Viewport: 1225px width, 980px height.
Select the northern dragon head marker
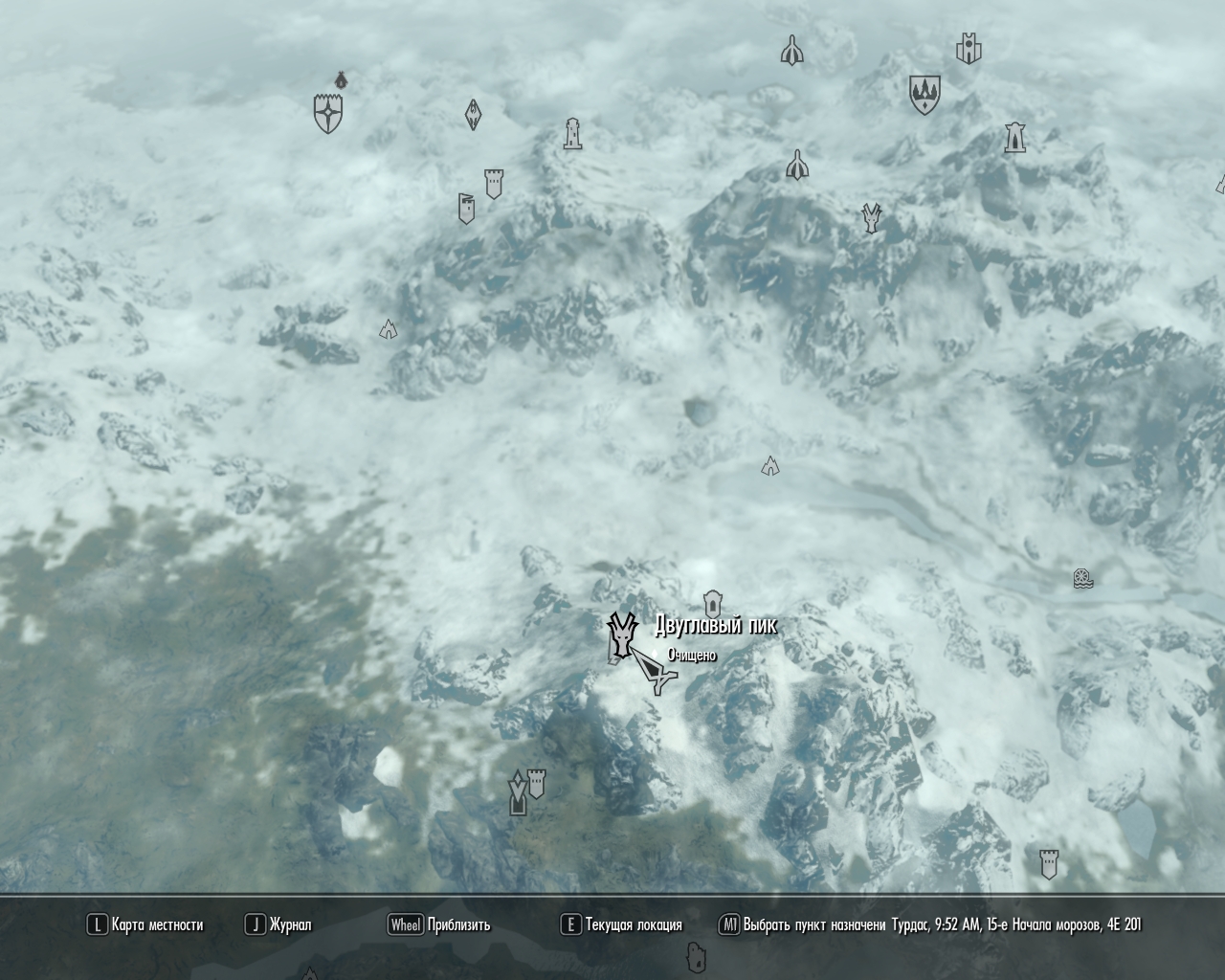(871, 218)
